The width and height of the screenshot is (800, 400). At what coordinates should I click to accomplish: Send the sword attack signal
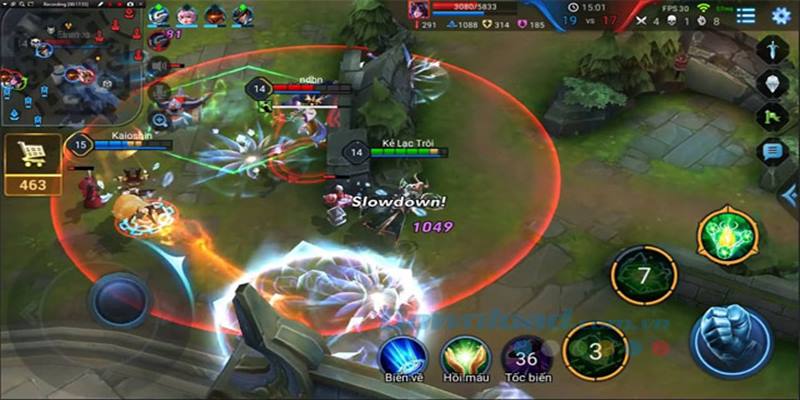[772, 49]
